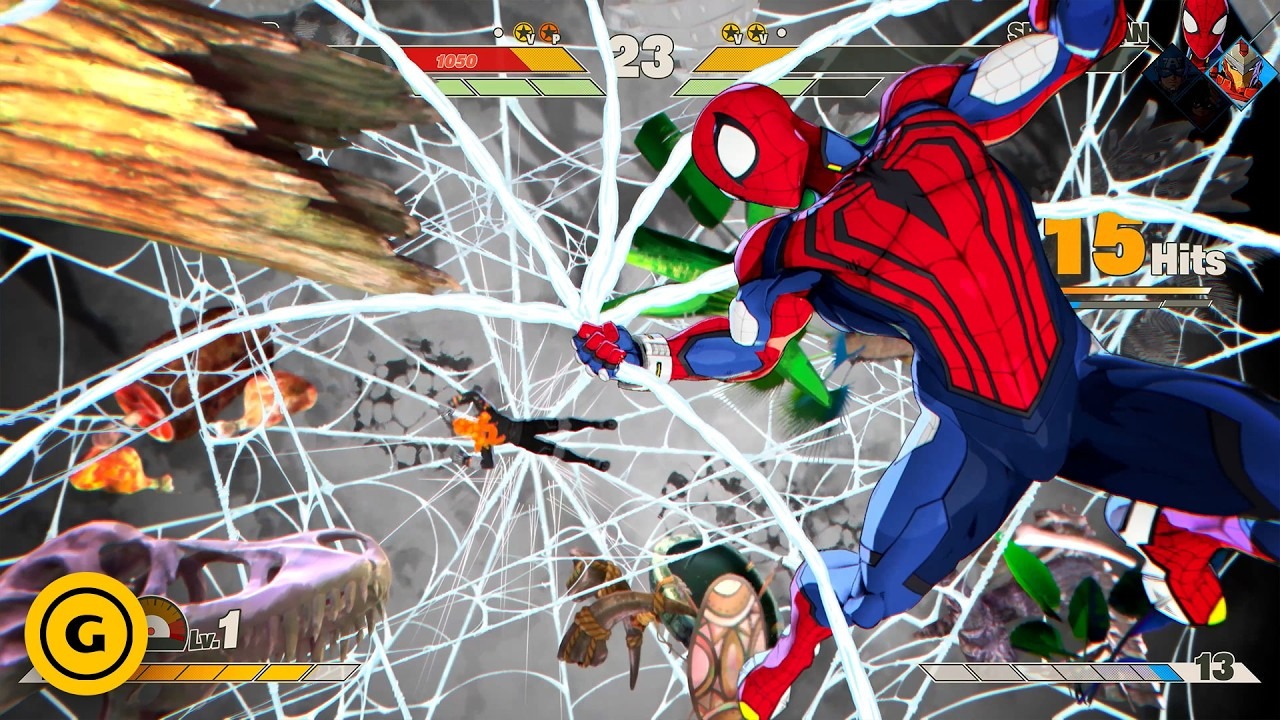Viewport: 1280px width, 720px height.
Task: Choose the dimmed Captain America portrait
Action: pyautogui.click(x=1170, y=70)
